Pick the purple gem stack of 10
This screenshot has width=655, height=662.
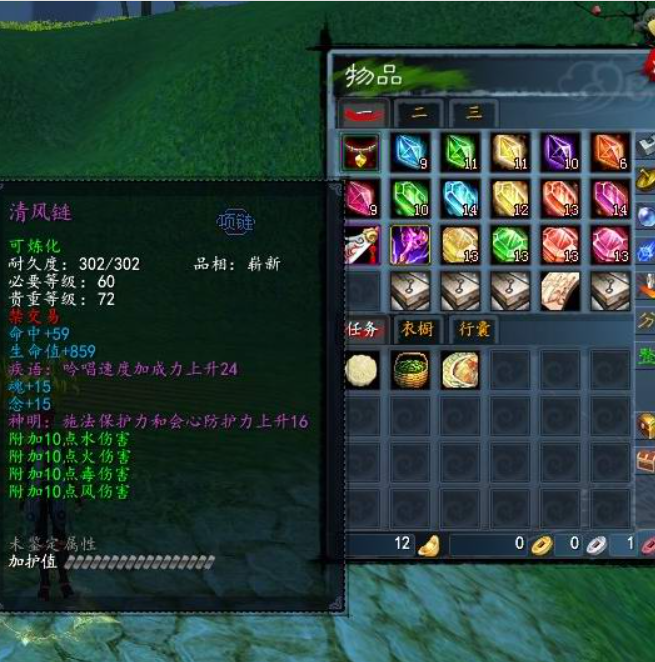point(560,151)
